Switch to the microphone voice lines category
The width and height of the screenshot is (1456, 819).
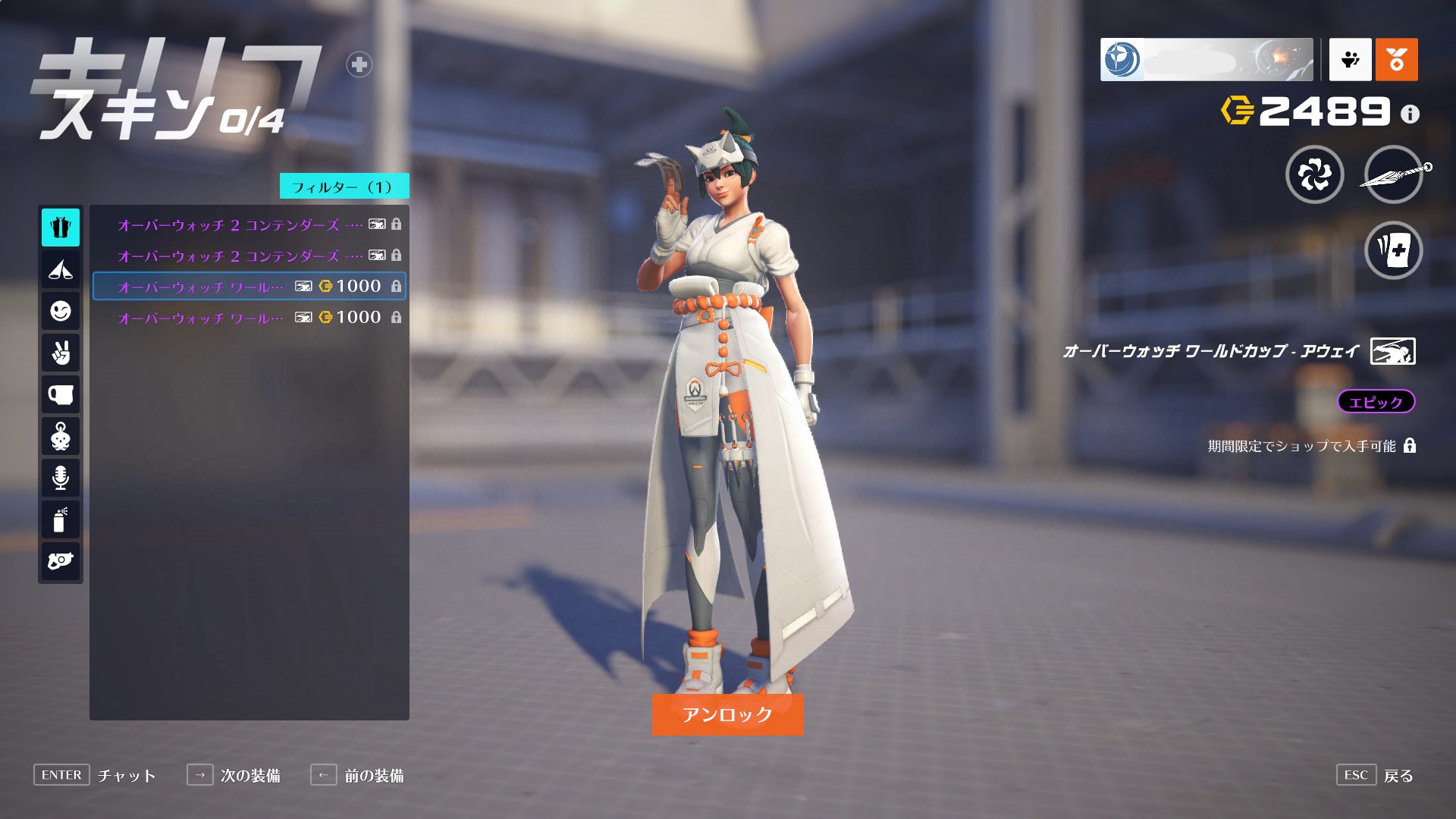61,478
